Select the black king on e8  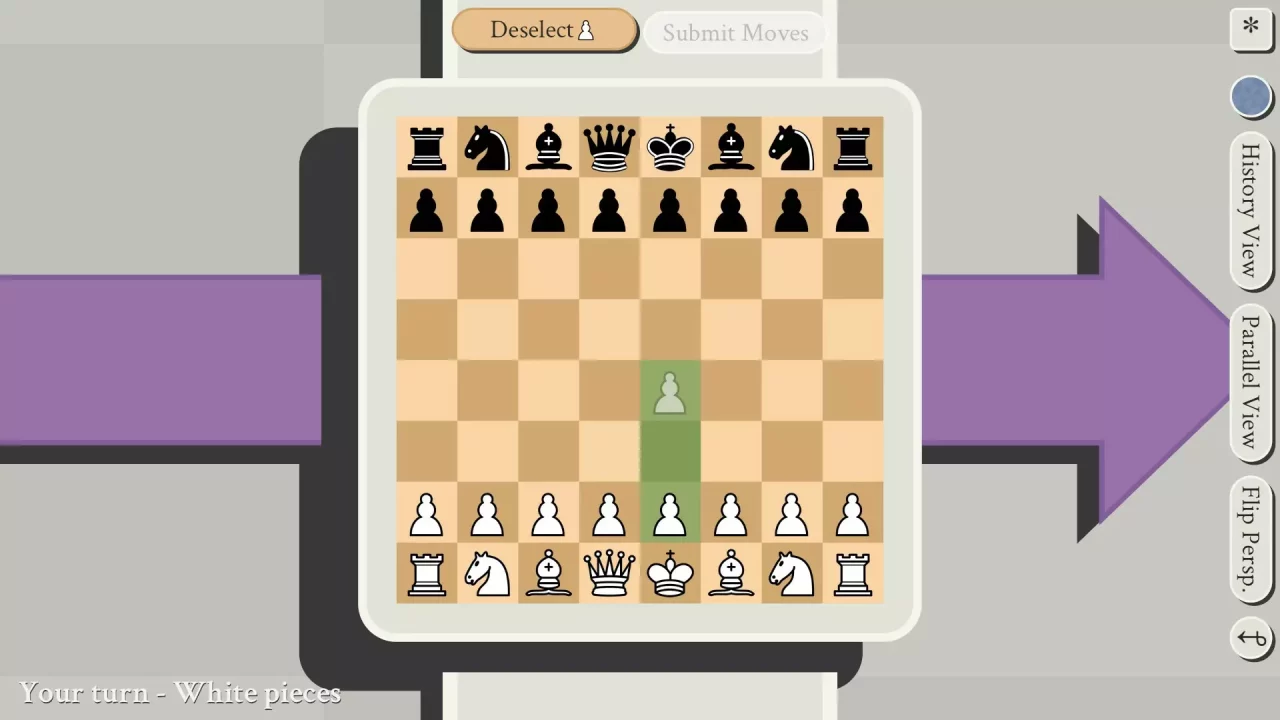tap(669, 147)
